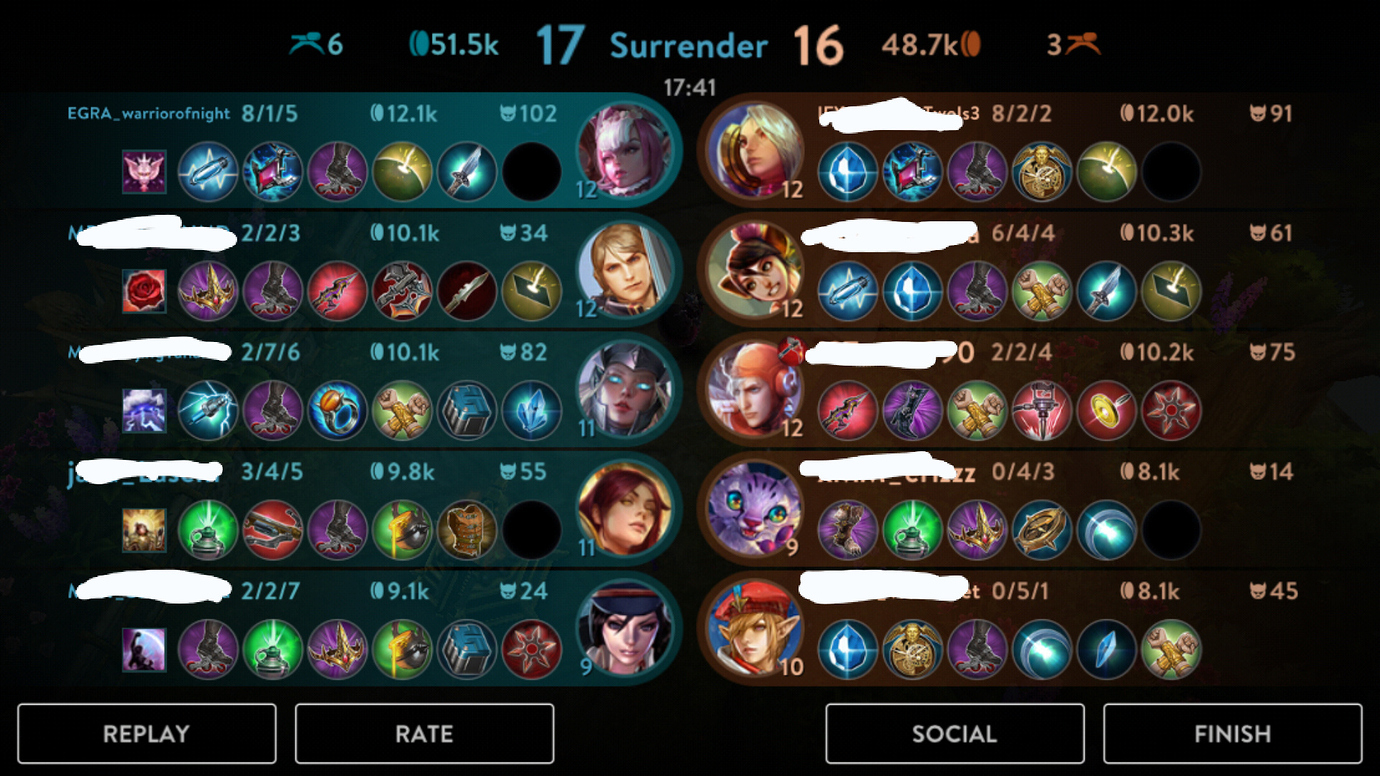The height and width of the screenshot is (776, 1380).
Task: Select the pink-haired maid hero portrait
Action: pos(625,151)
